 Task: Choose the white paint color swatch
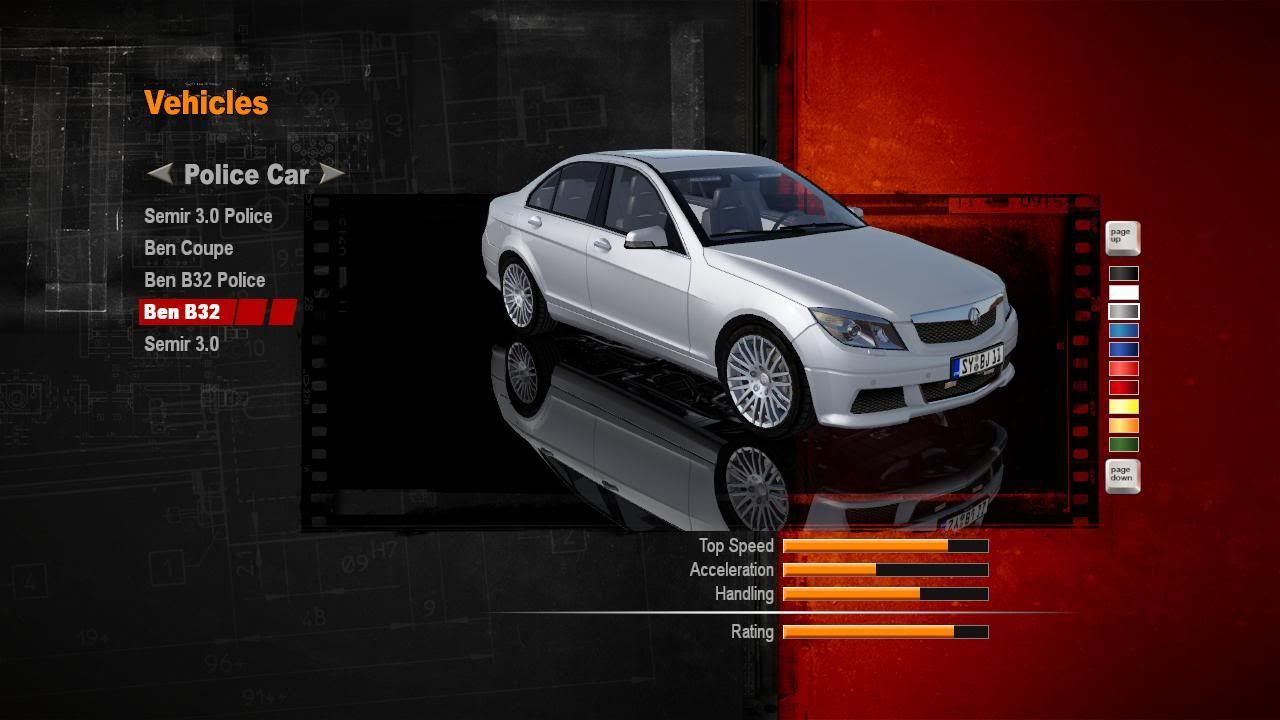[1123, 292]
